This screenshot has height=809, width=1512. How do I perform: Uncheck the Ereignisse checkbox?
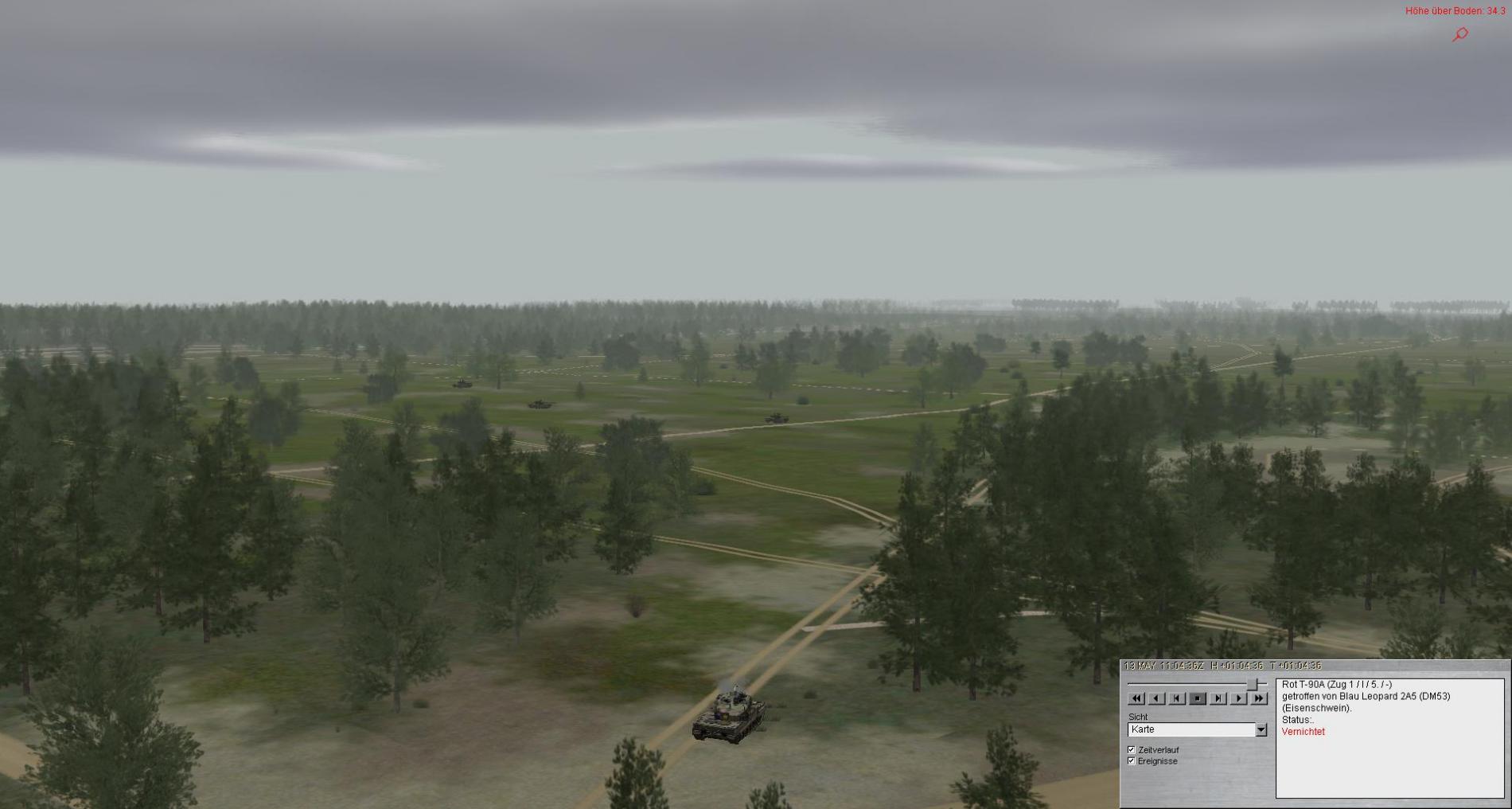1132,761
